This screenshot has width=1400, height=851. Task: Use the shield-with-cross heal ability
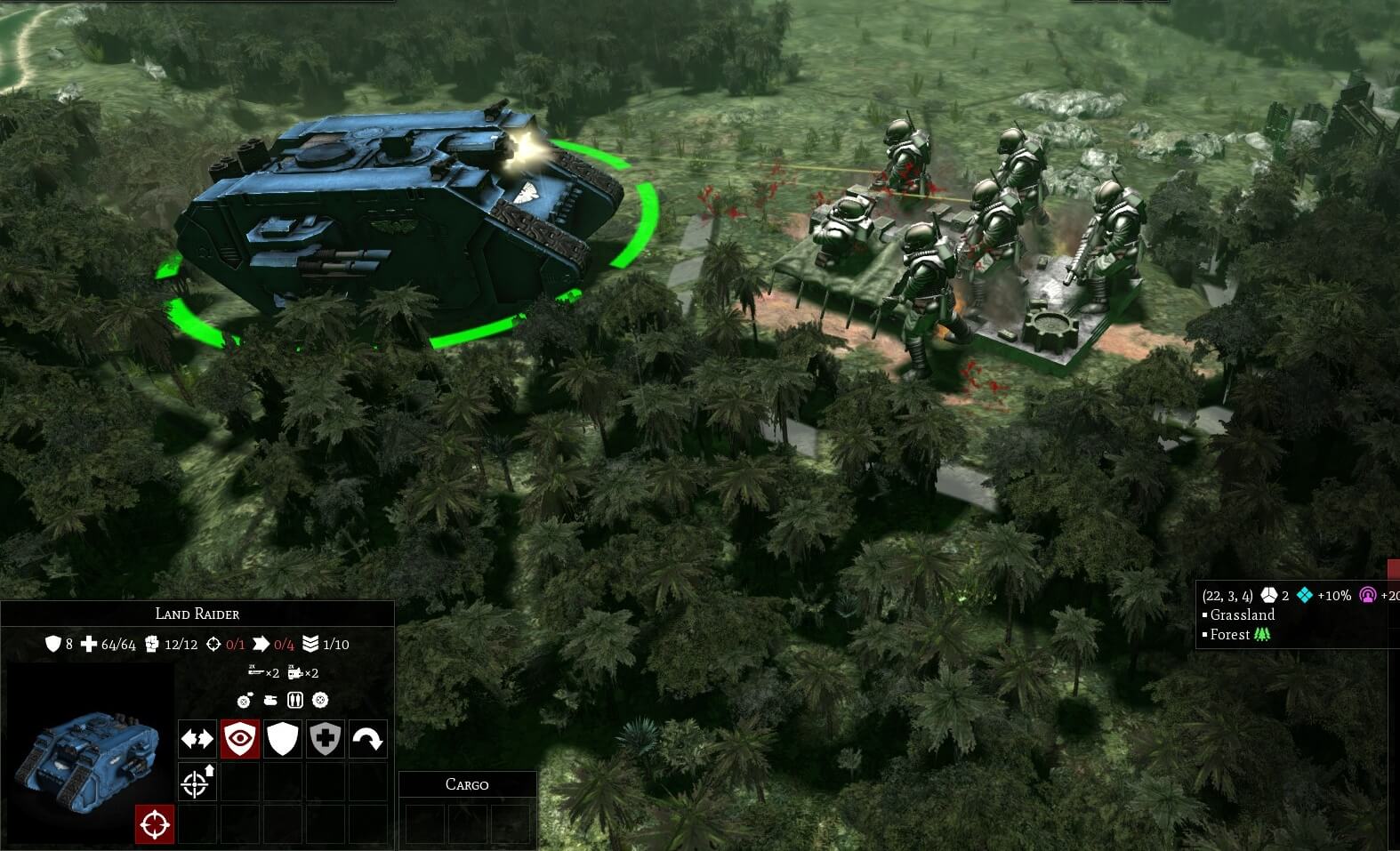(326, 739)
